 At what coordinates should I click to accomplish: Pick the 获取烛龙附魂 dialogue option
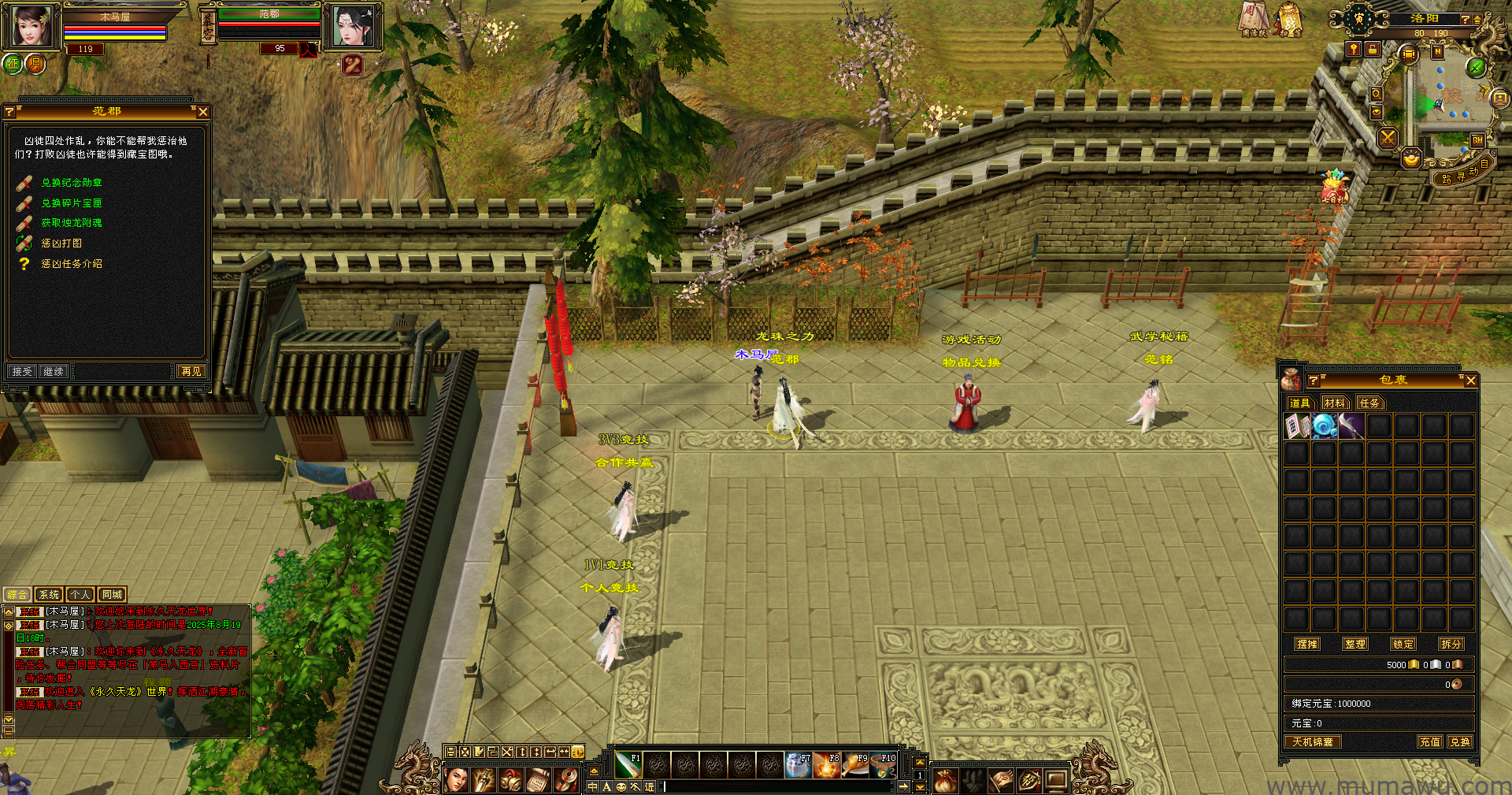point(71,223)
